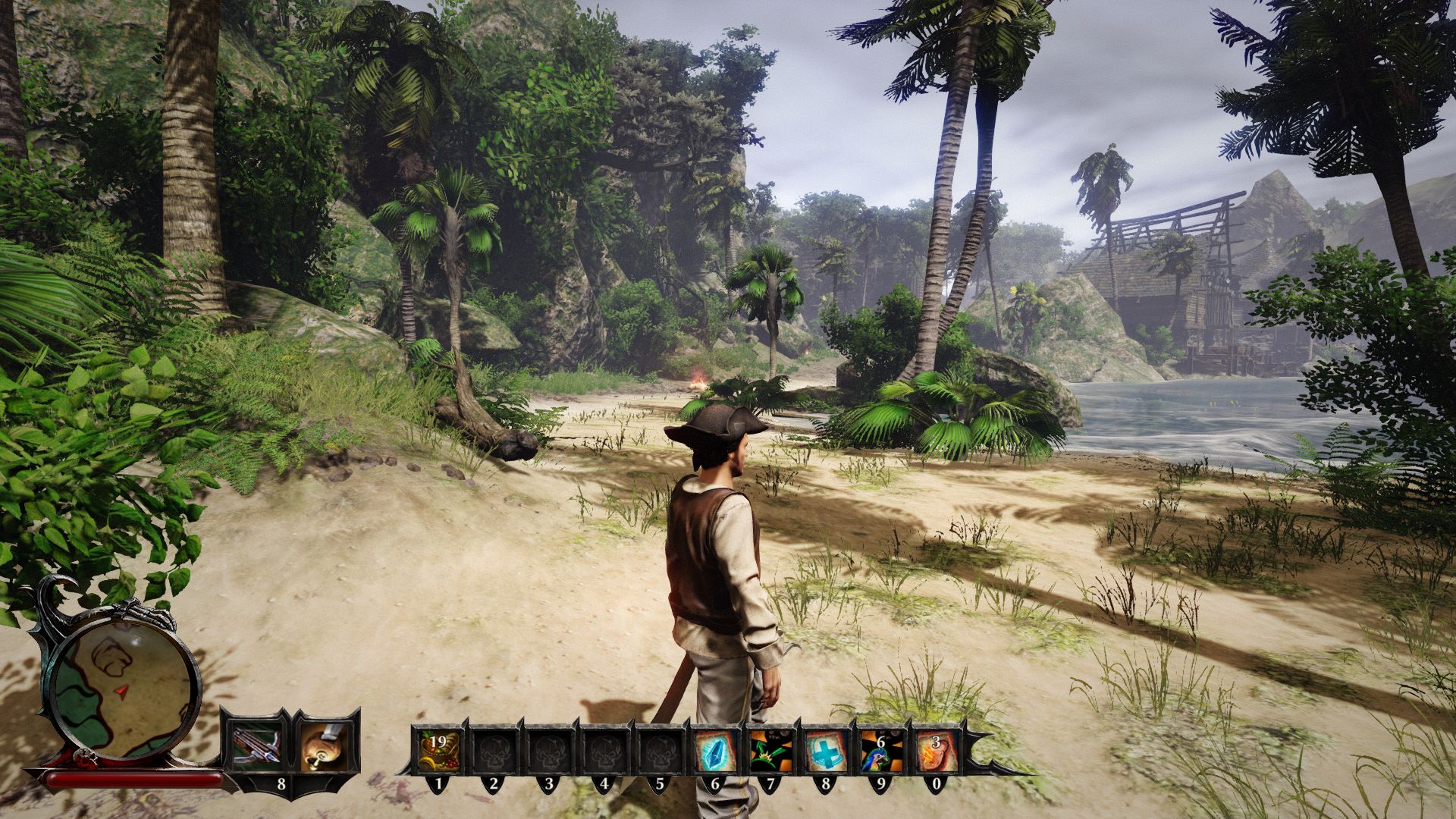Select the skull and blade slot
Viewport: 1456px width, 819px height.
click(x=328, y=746)
